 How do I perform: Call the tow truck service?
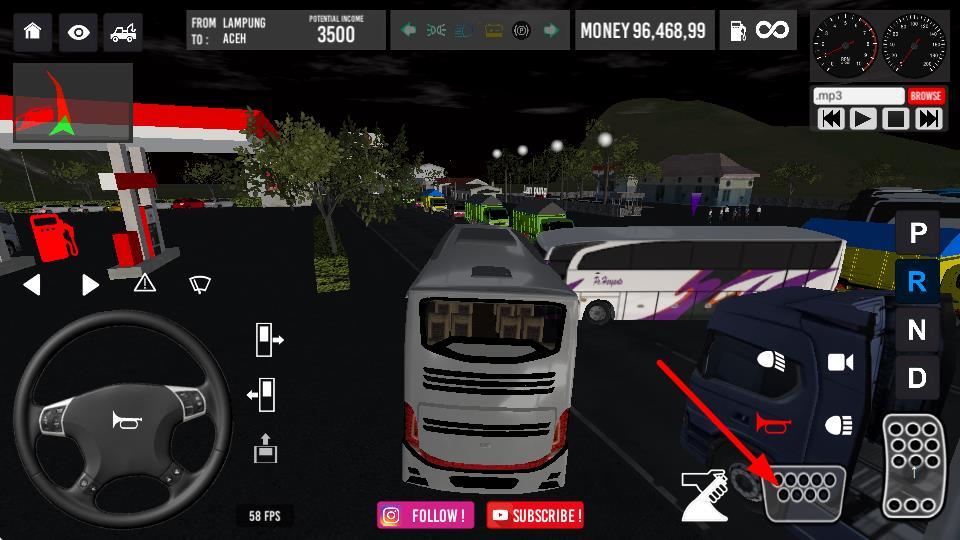[x=122, y=31]
